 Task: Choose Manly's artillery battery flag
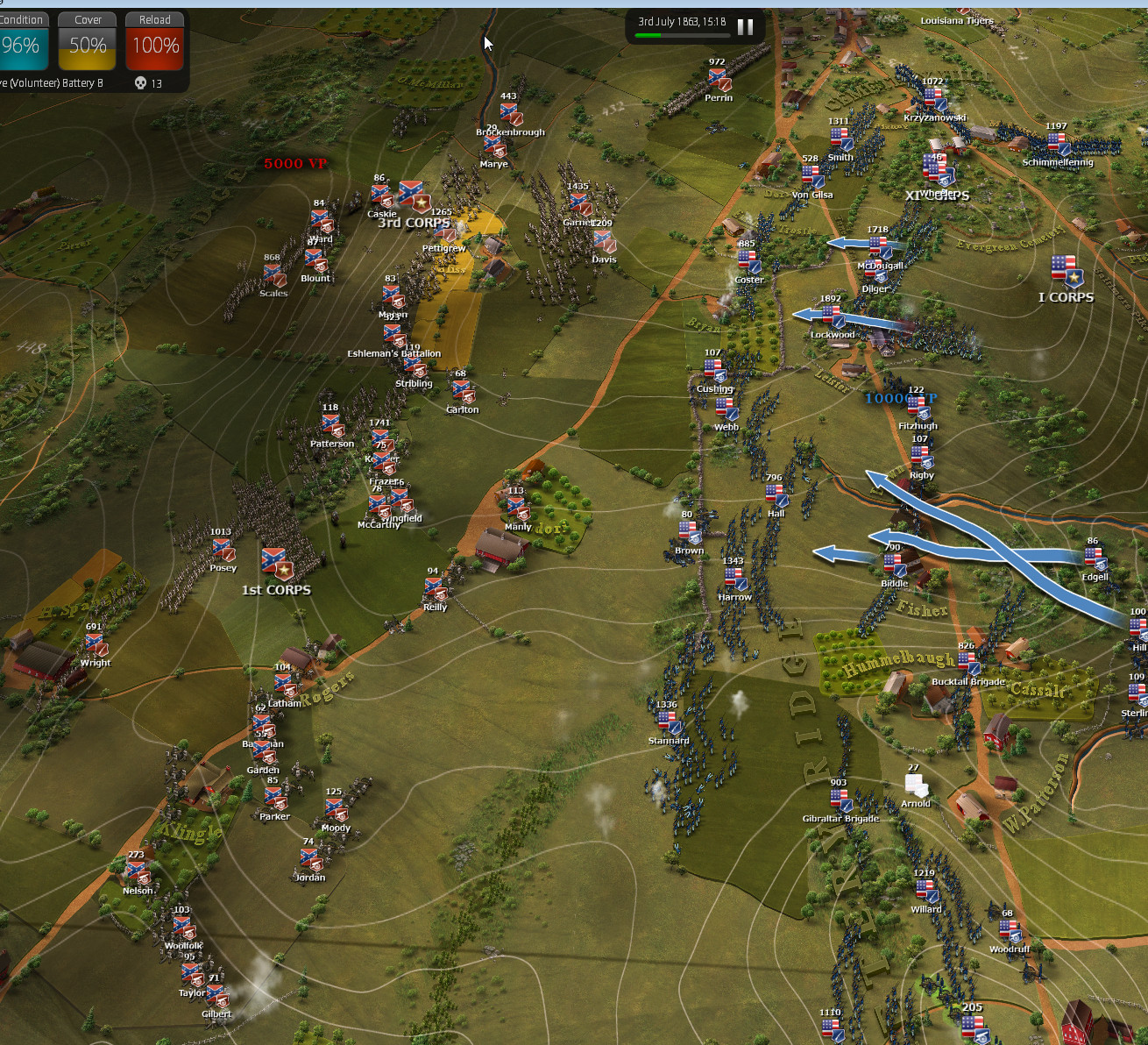tap(517, 508)
